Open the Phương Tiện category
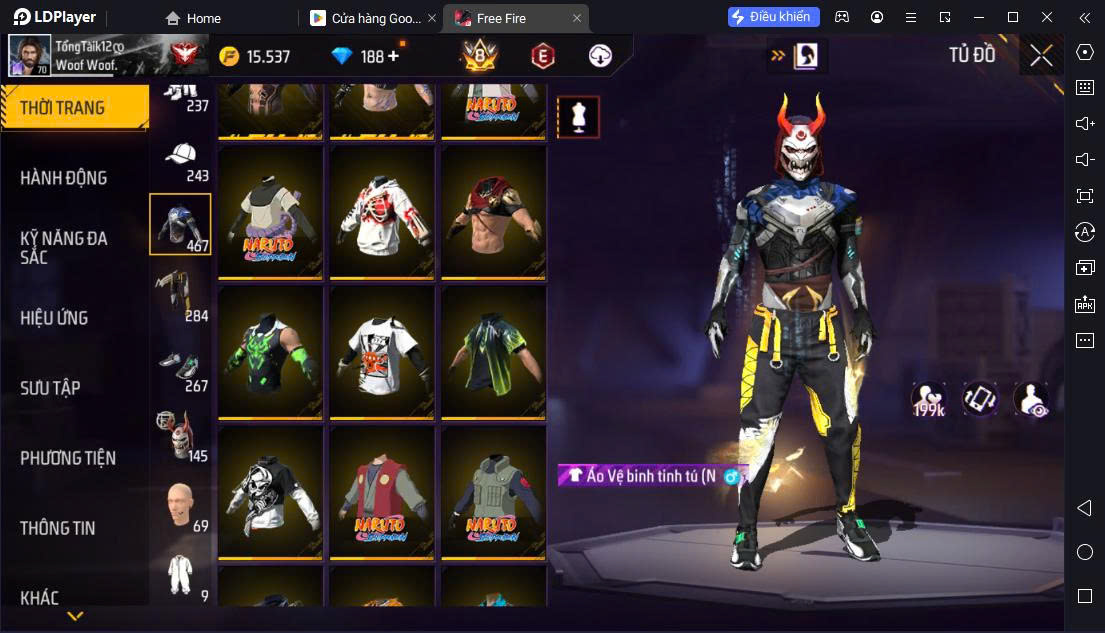The image size is (1105, 633). point(68,458)
